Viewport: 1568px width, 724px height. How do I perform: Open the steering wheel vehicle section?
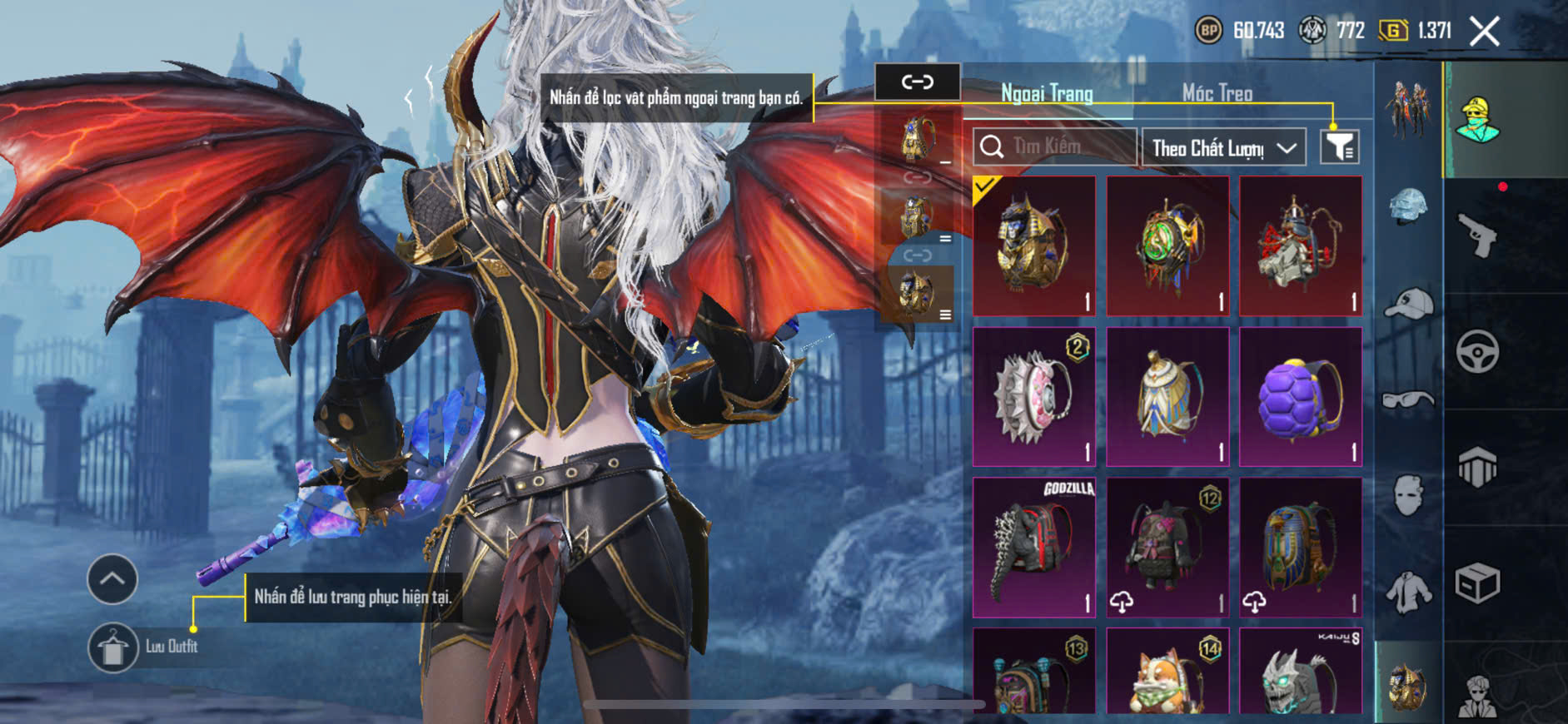[1477, 351]
